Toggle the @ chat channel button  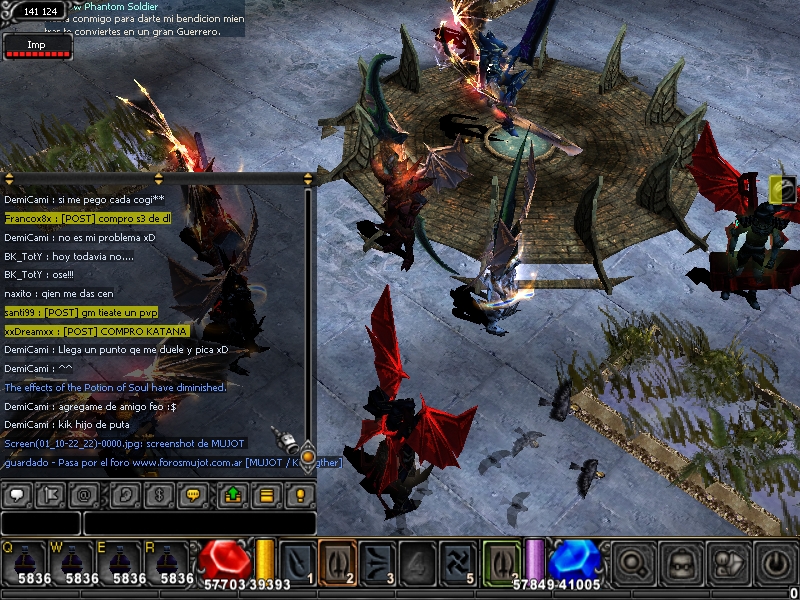tap(85, 494)
